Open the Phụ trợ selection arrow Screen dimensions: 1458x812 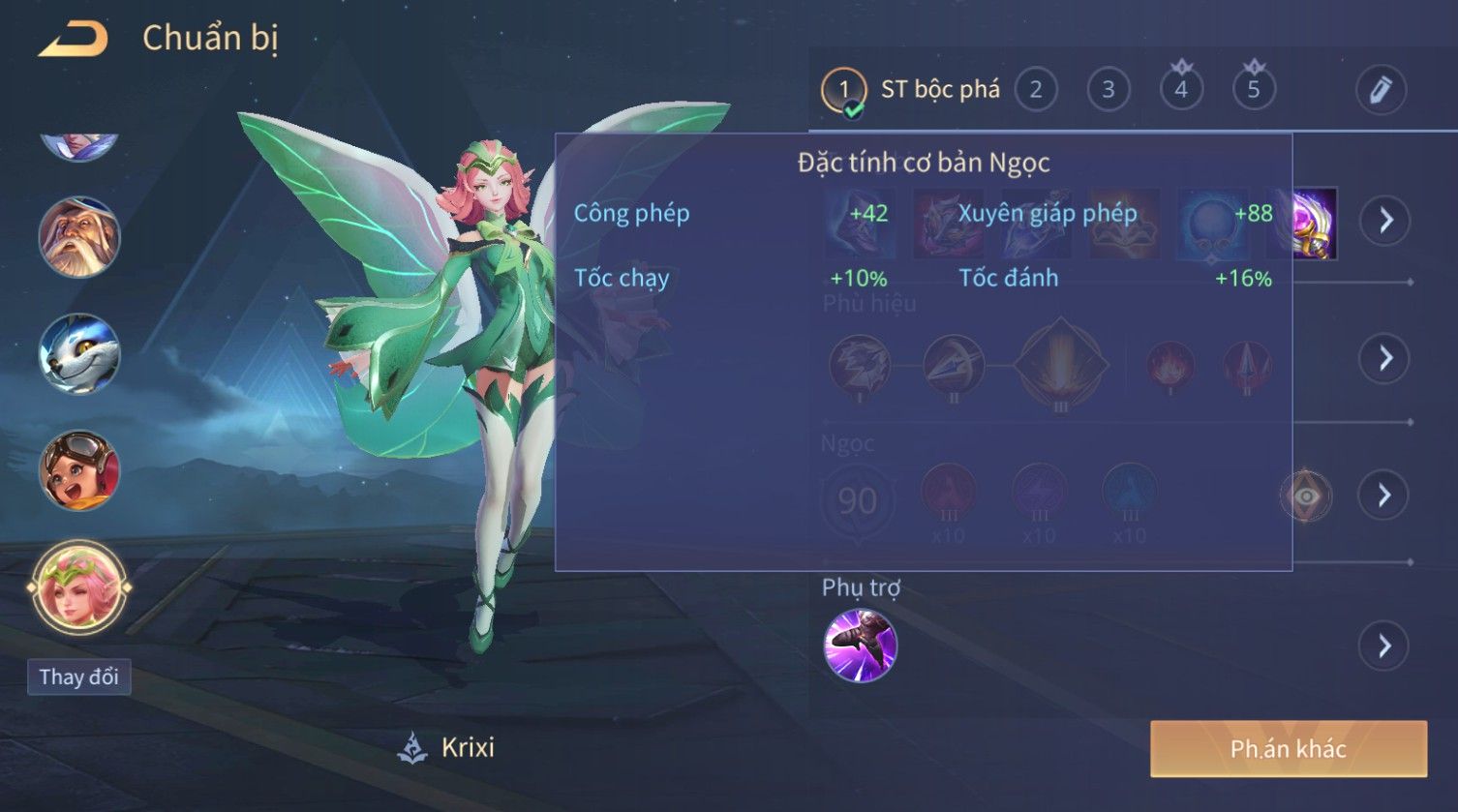pos(1384,646)
